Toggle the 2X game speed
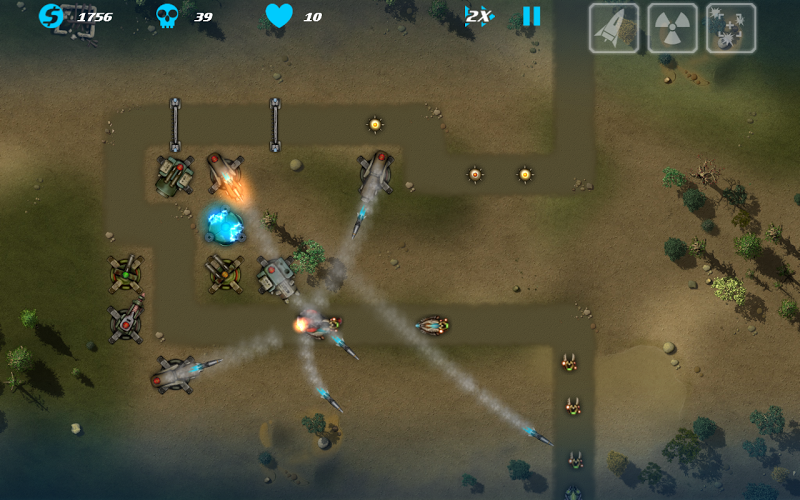This screenshot has height=500, width=800. tap(479, 16)
